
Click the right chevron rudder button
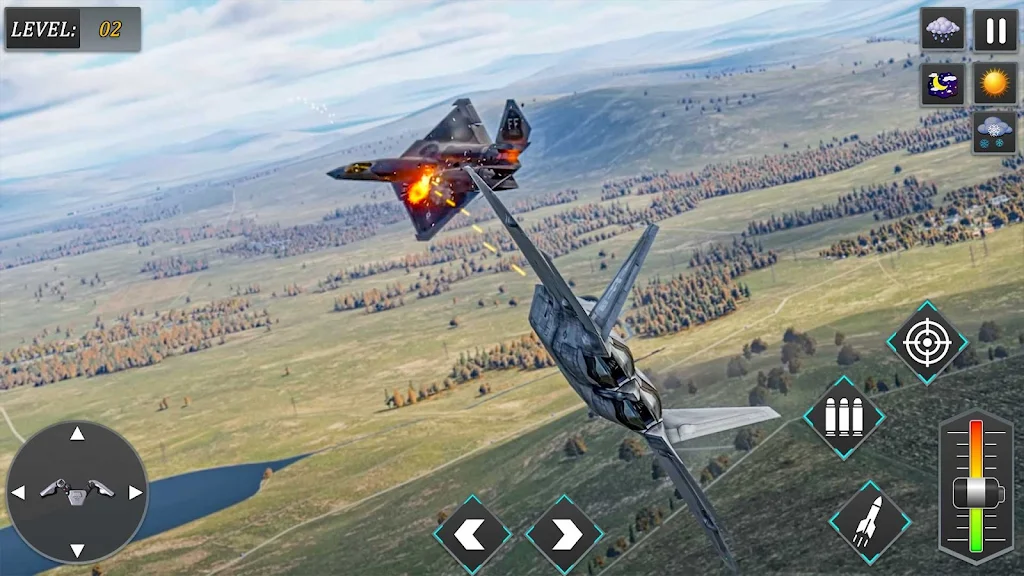click(564, 535)
